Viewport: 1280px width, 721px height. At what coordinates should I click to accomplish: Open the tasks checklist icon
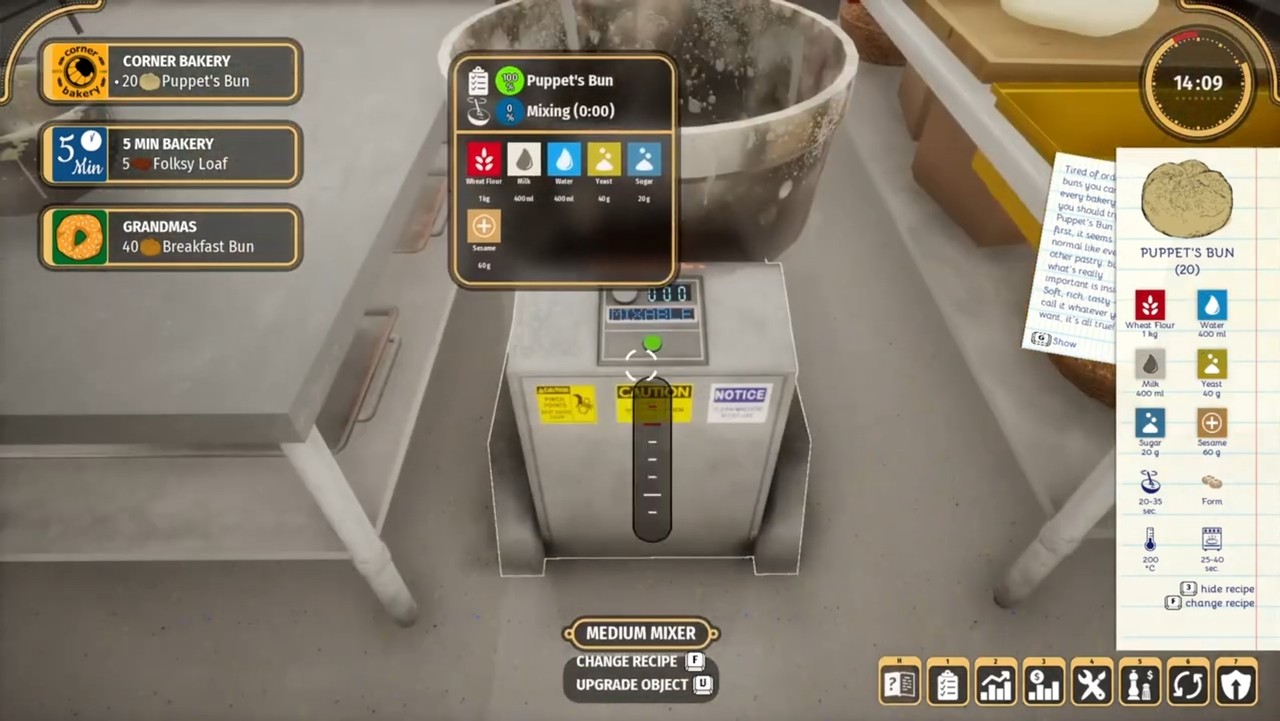tap(947, 681)
